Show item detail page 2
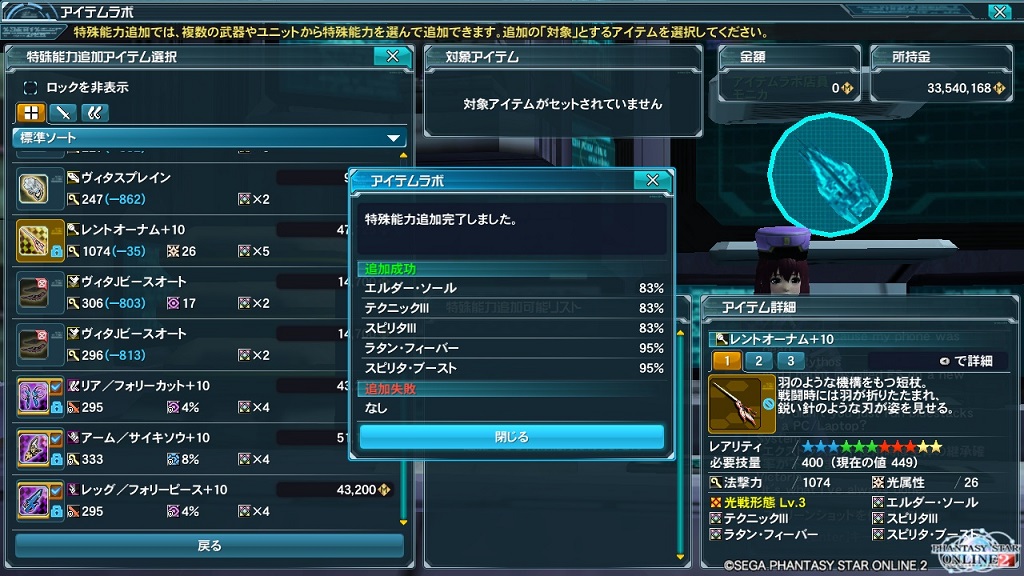 click(758, 361)
